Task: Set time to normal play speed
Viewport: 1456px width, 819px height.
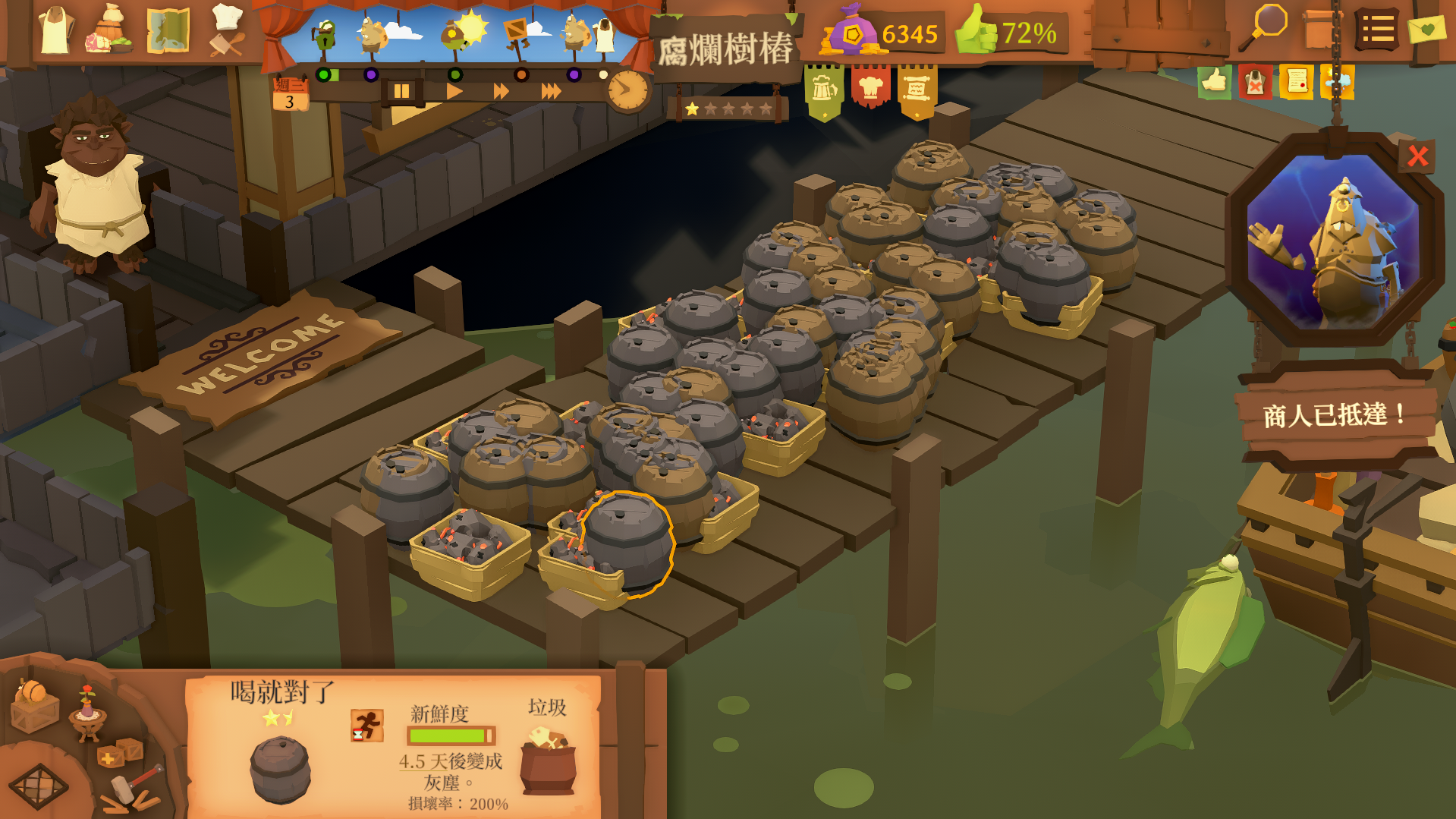Action: 454,92
